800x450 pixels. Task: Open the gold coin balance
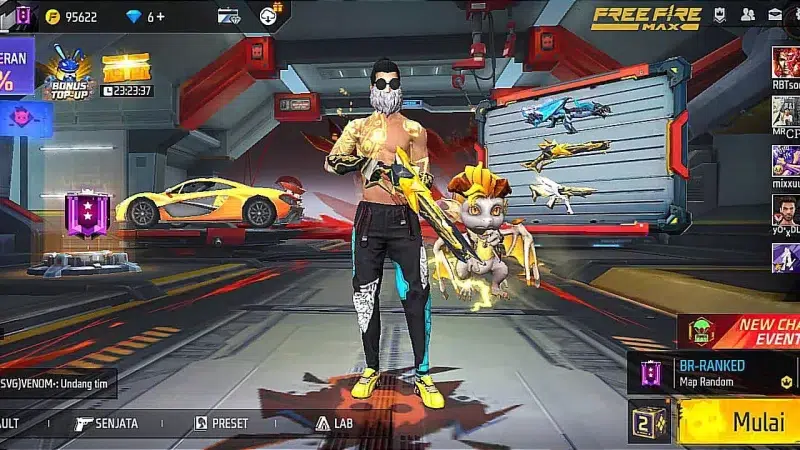coord(72,16)
